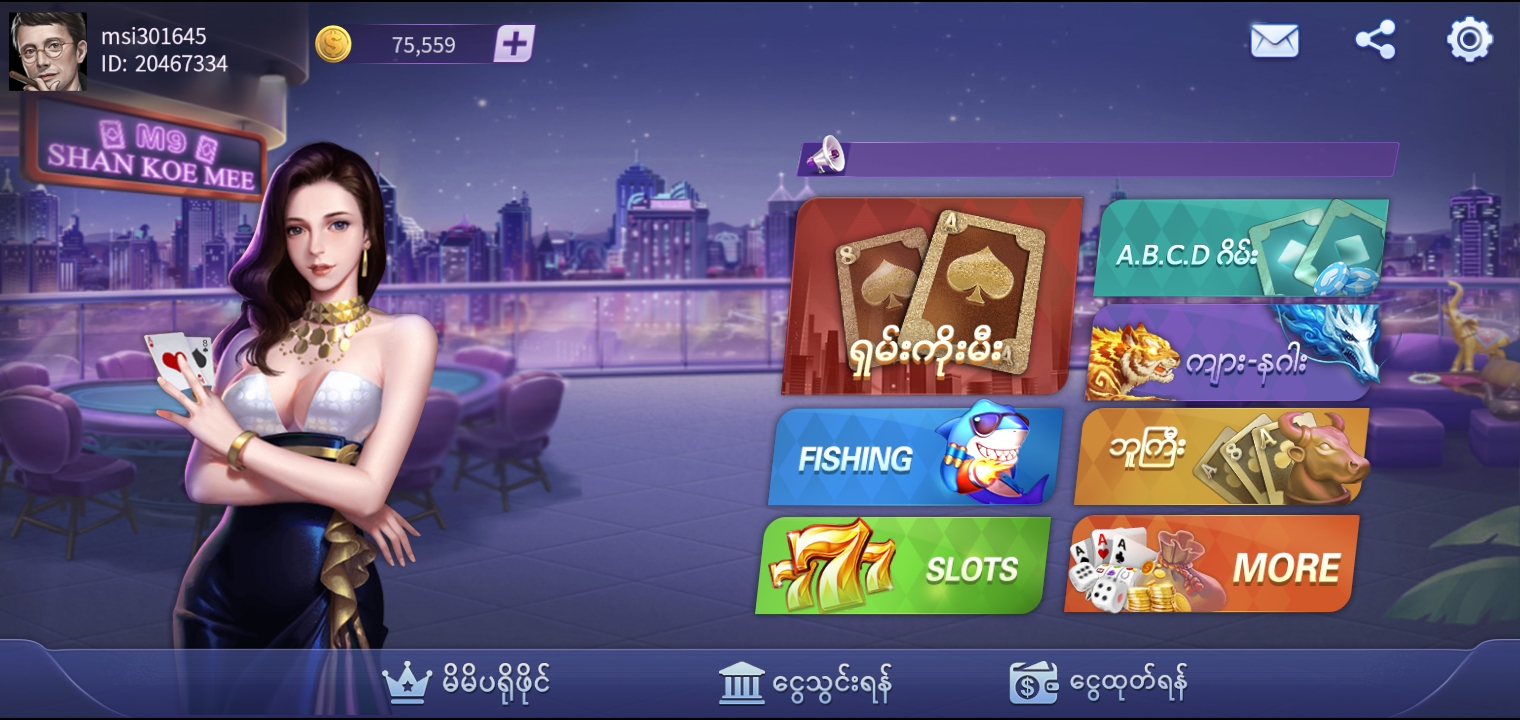Select the golden bull card game tile
1520x720 pixels.
[x=1220, y=457]
